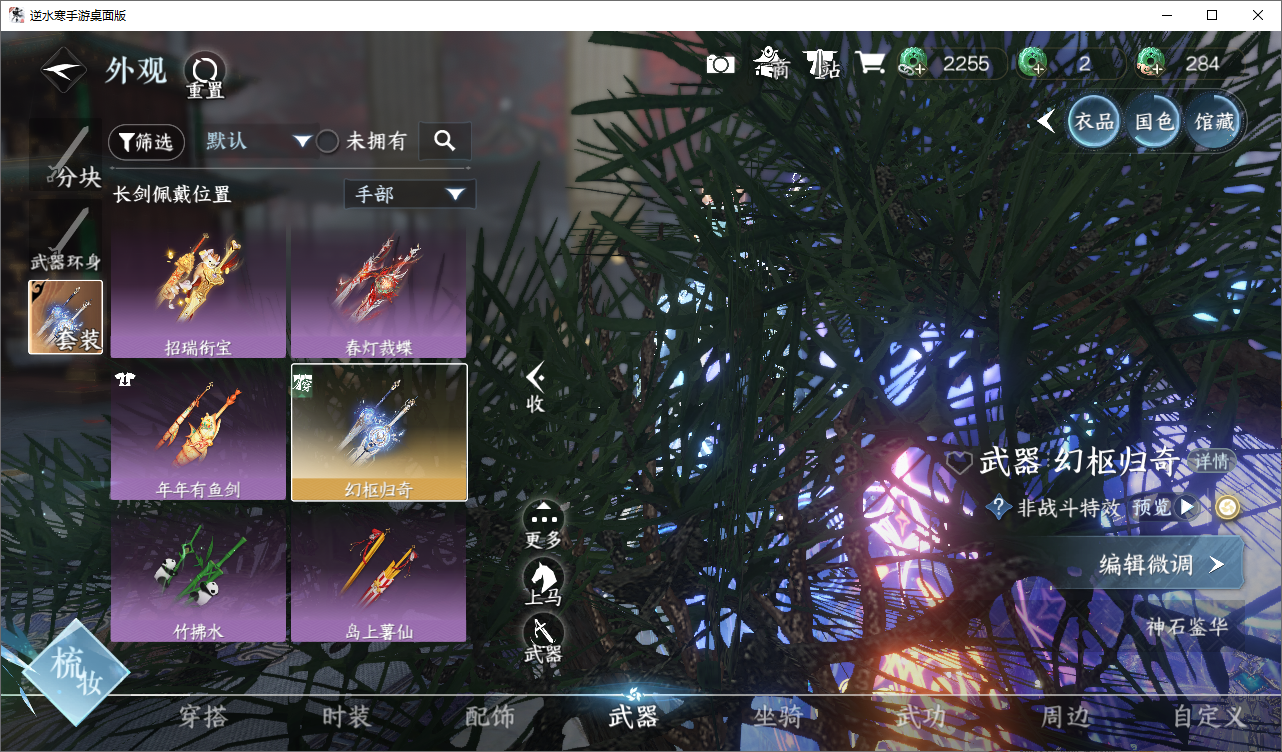1282x752 pixels.
Task: Select the 招瑞衔宝 weapon skin
Action: pyautogui.click(x=198, y=290)
